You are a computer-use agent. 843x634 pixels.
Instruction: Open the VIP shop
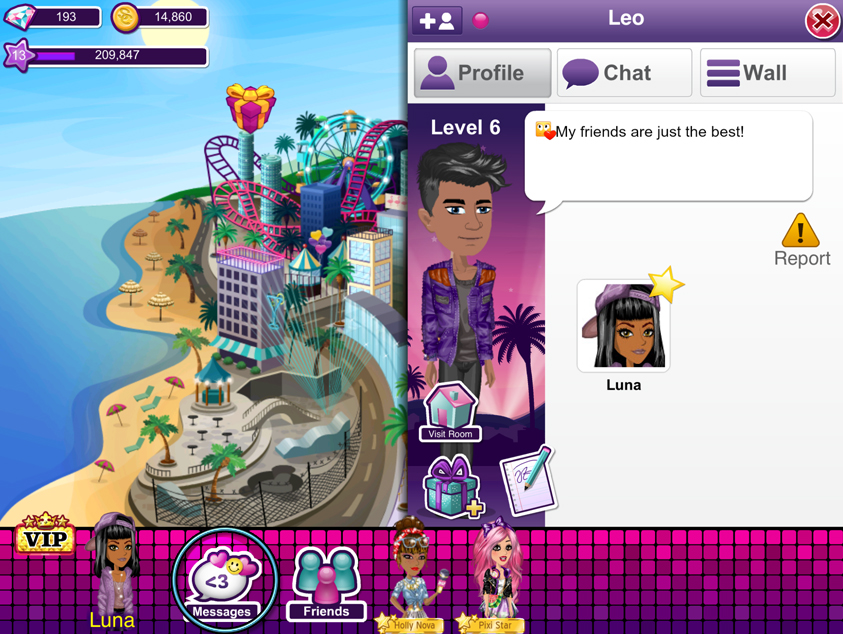click(x=45, y=537)
